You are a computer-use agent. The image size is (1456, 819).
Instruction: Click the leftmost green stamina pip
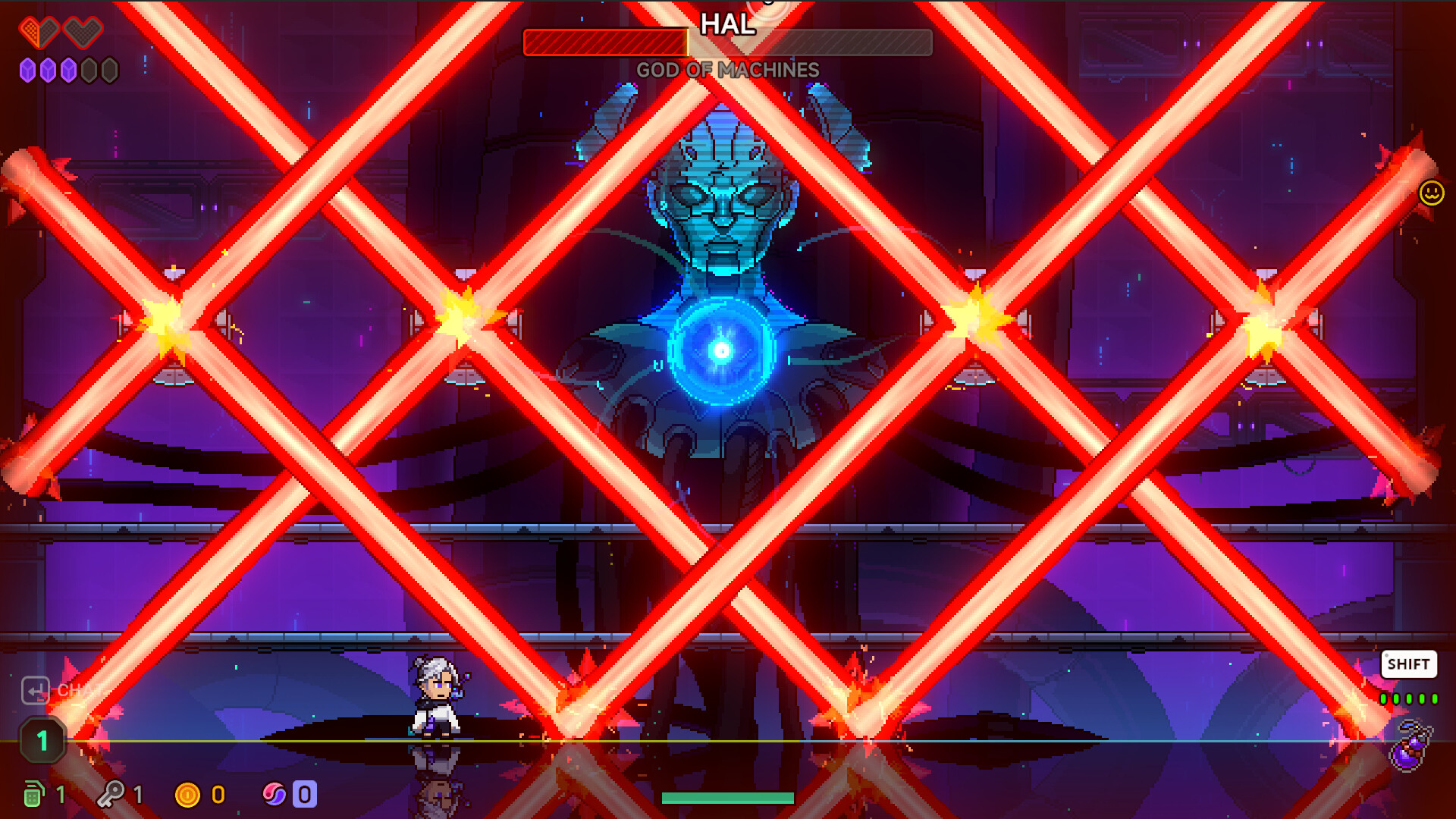(1383, 699)
